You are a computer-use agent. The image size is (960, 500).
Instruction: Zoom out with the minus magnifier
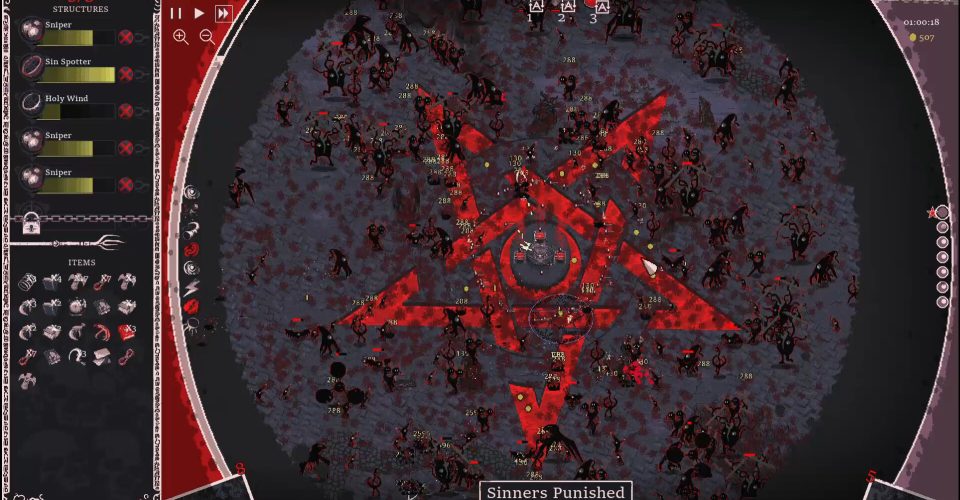207,37
